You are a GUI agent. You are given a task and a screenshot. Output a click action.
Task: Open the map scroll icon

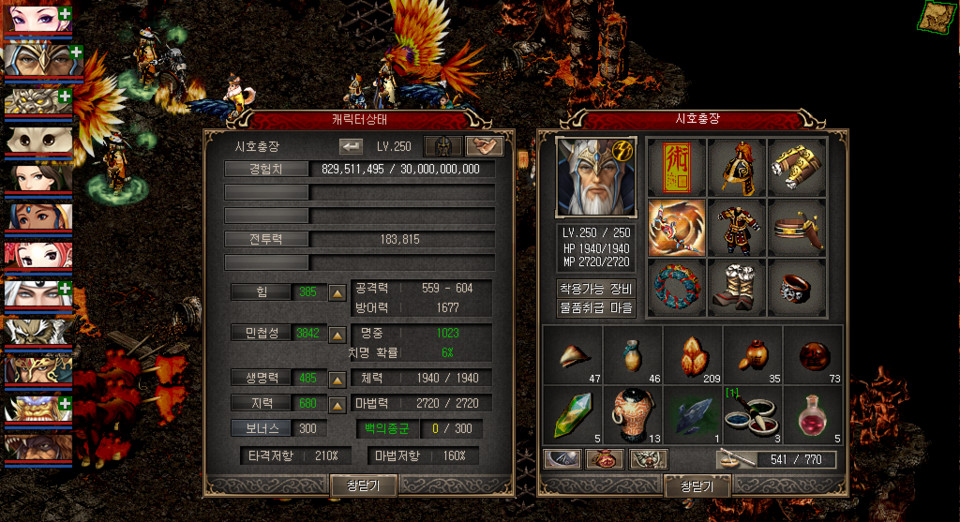click(938, 16)
